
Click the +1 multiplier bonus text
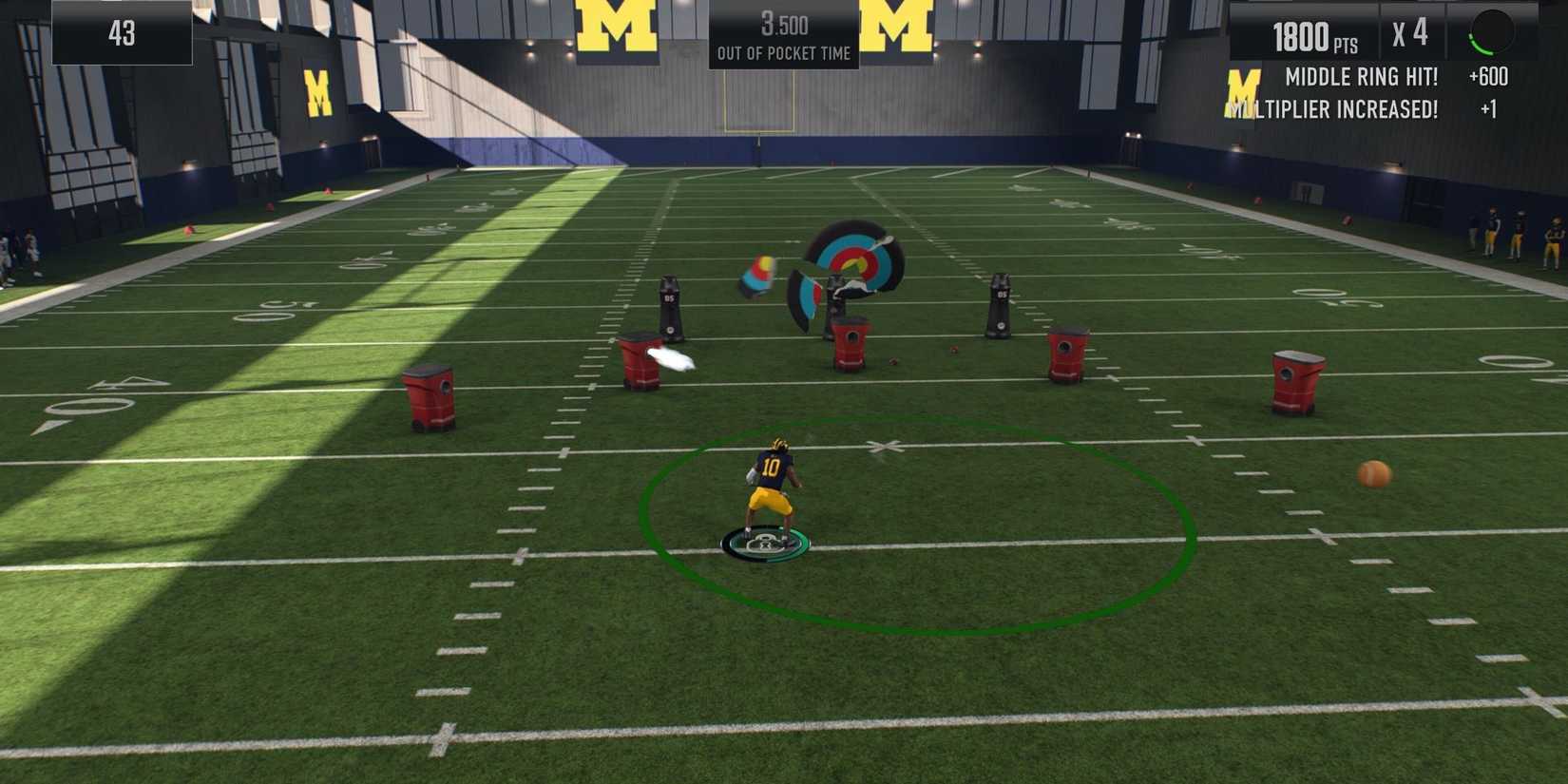coord(1490,108)
